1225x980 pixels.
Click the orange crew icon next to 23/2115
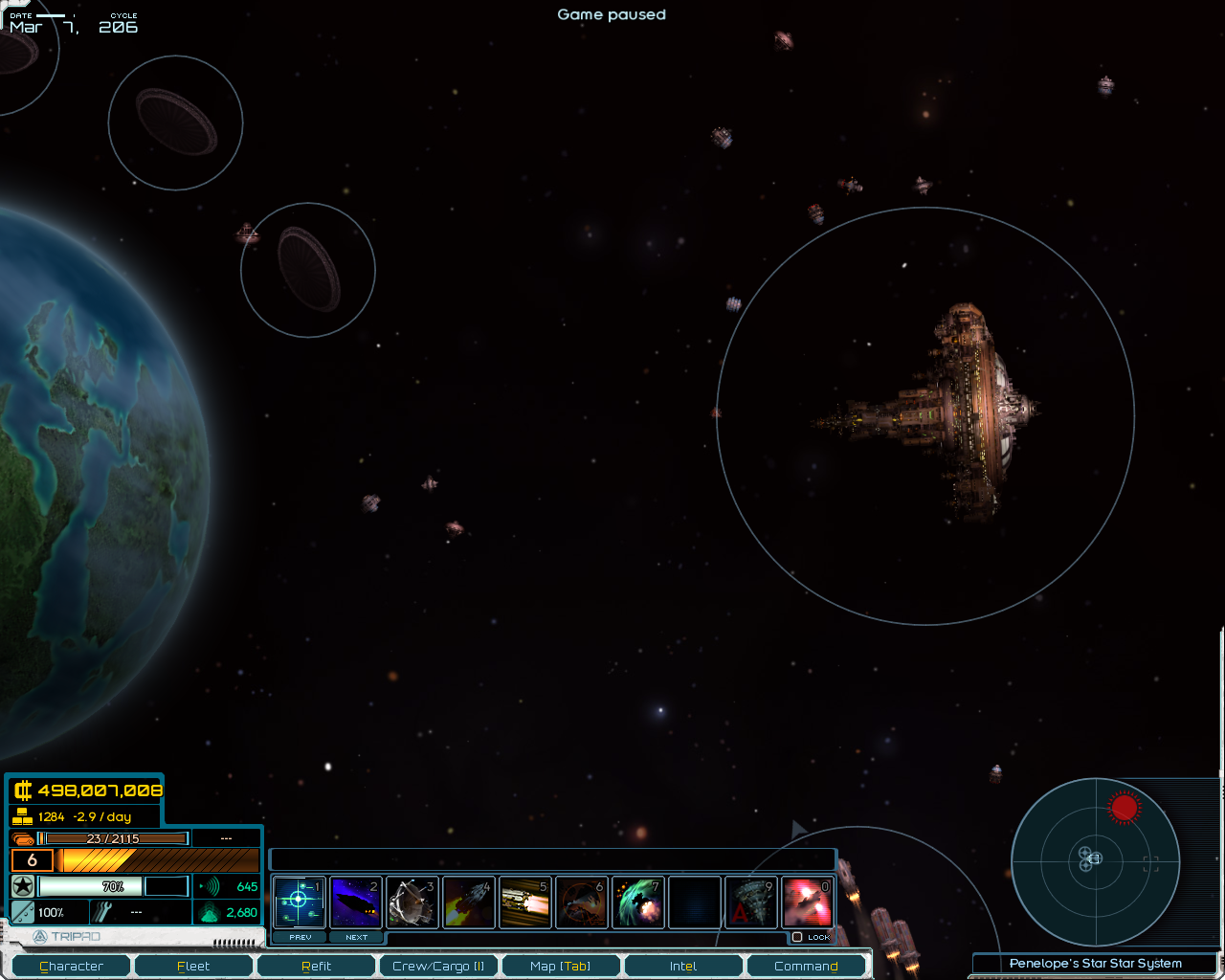click(x=21, y=838)
